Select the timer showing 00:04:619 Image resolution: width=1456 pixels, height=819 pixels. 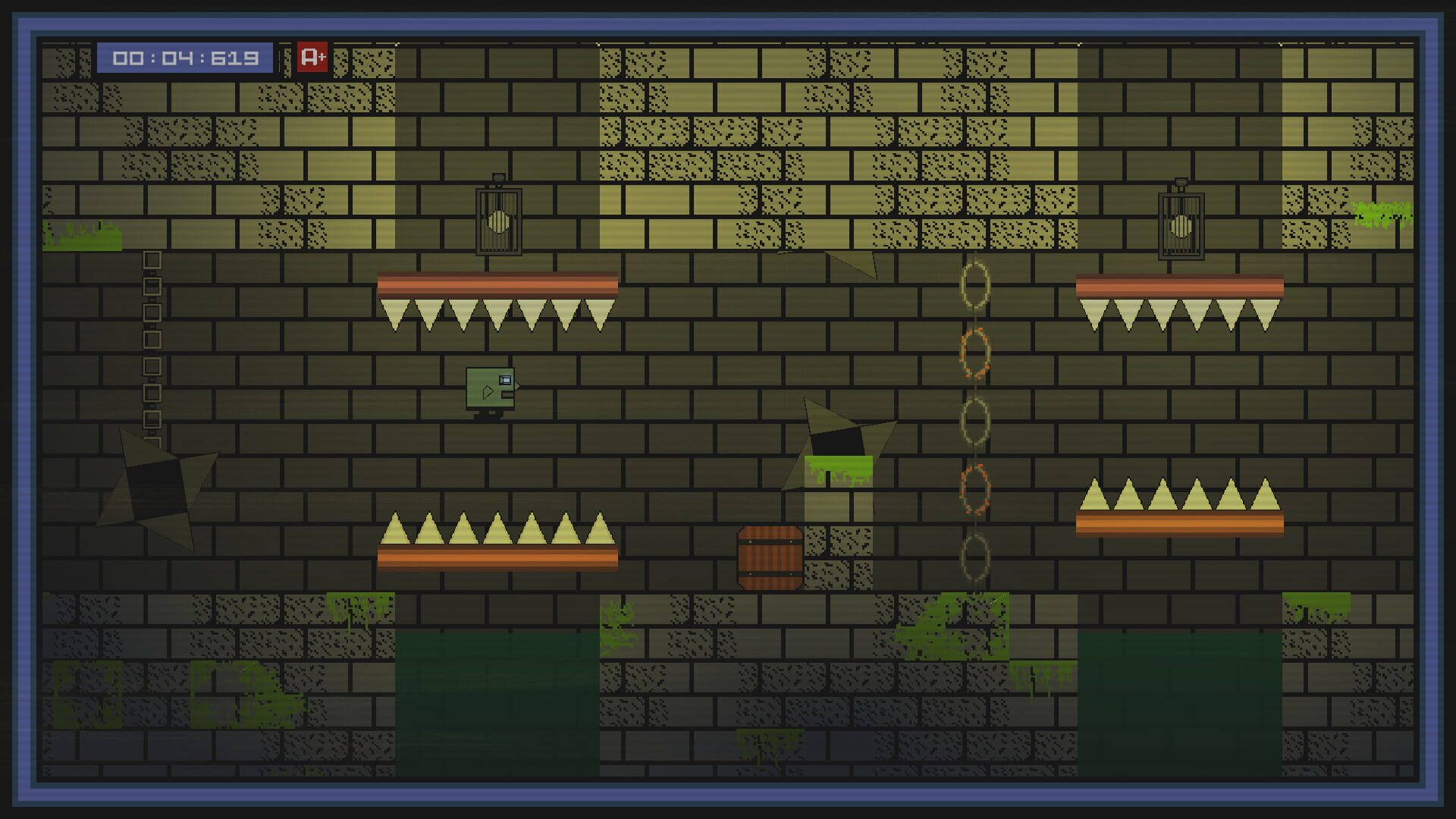(187, 56)
